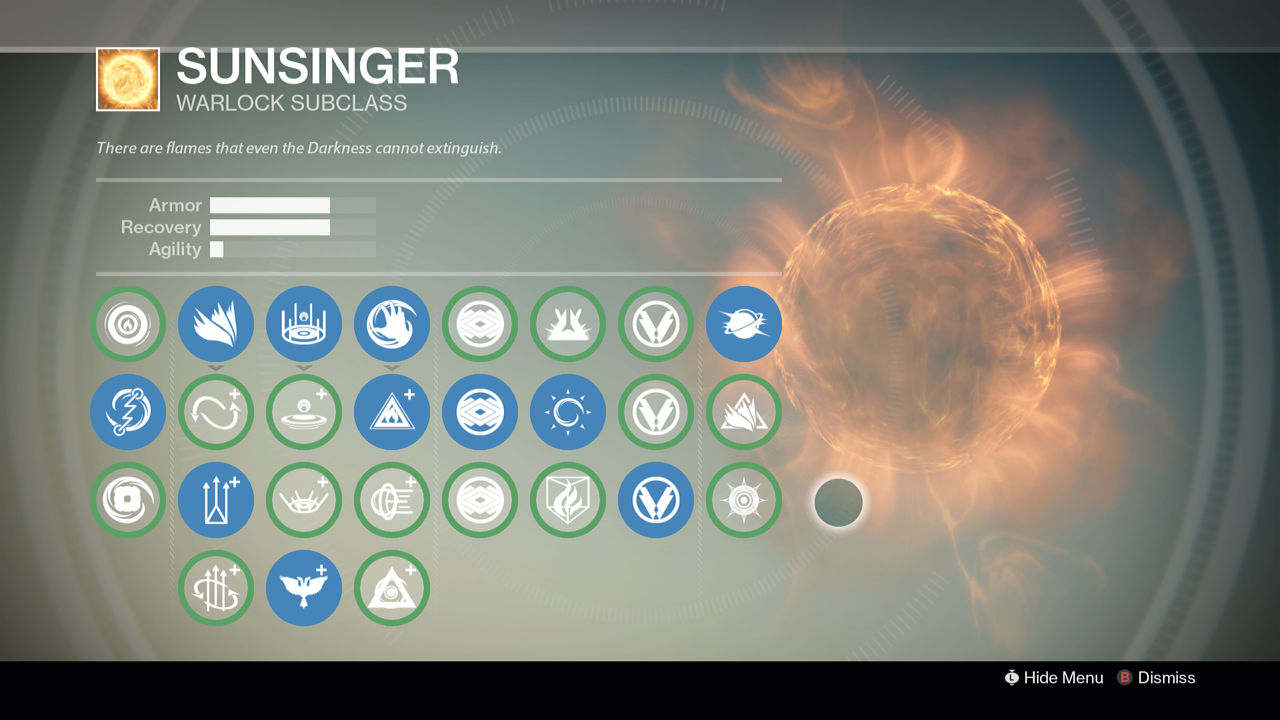1280x720 pixels.
Task: Select the sunburst node with green ring
Action: (744, 500)
